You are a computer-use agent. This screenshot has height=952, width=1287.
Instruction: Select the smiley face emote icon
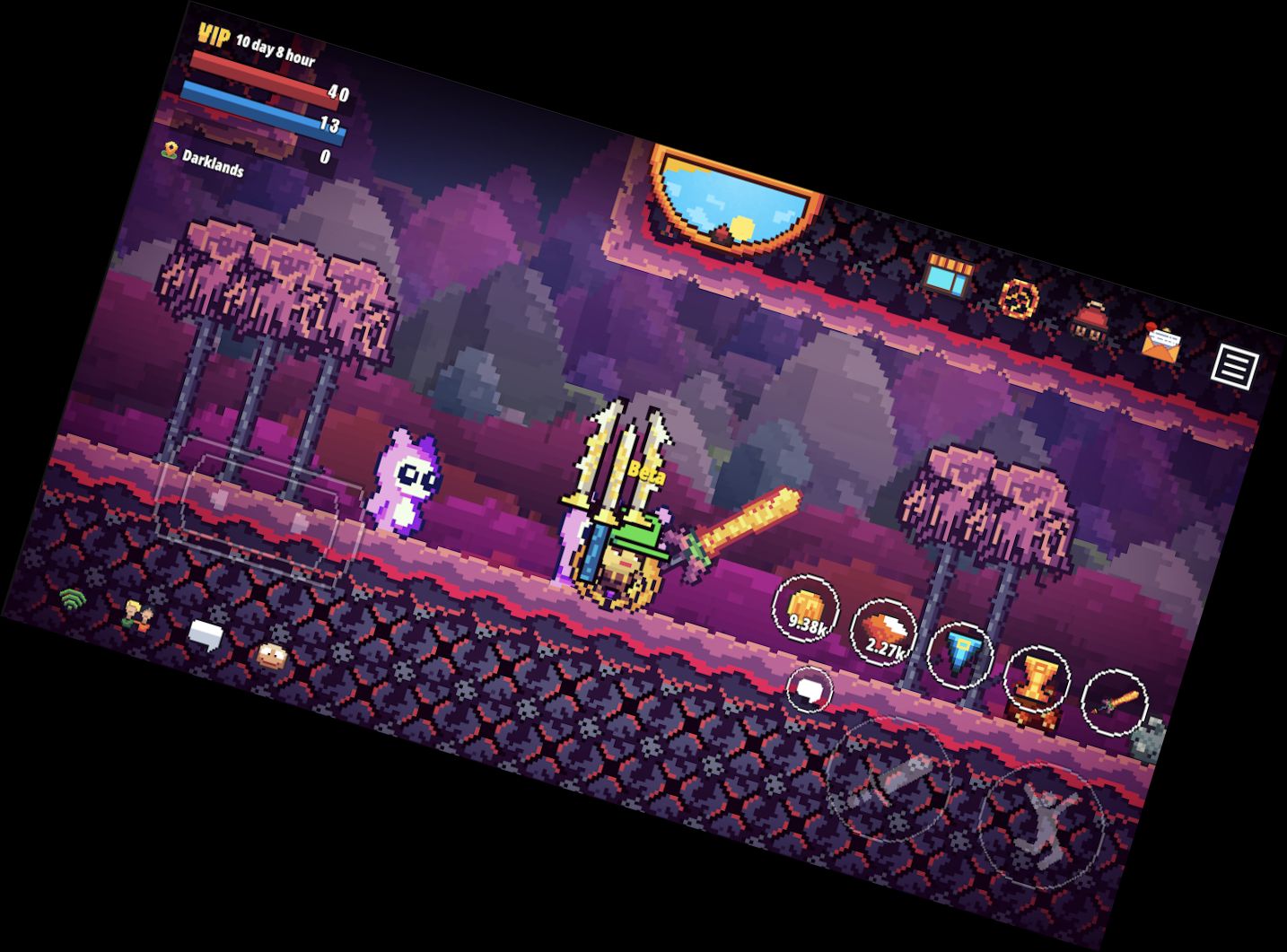[x=270, y=657]
